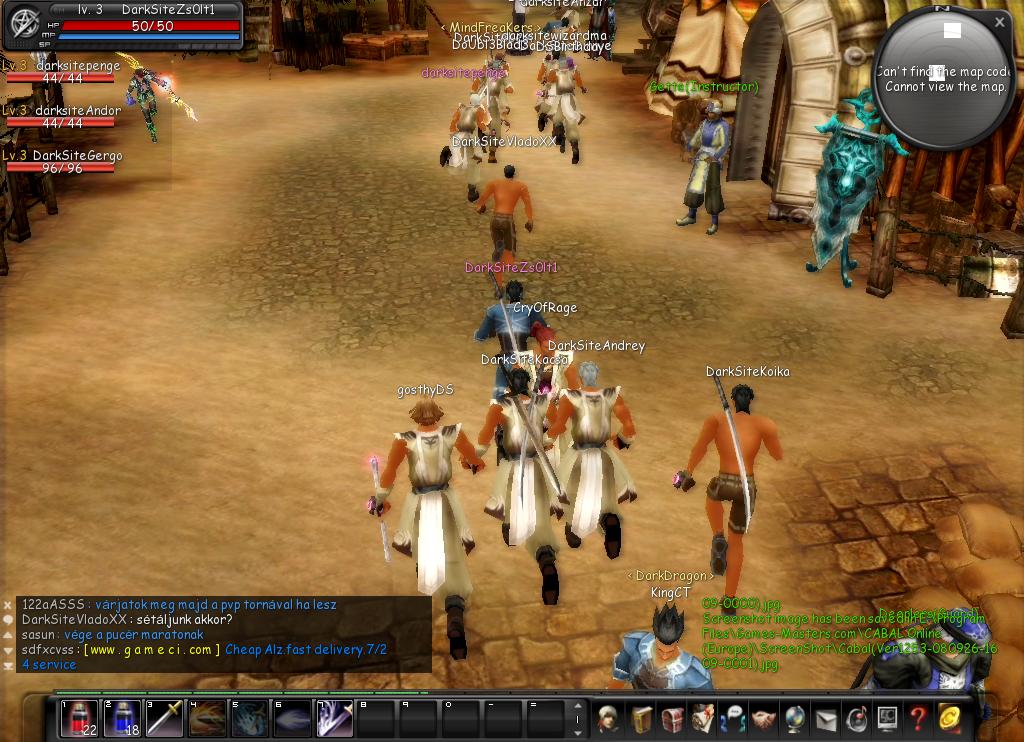Open the monitor options icon
1024x742 pixels.
pos(886,719)
